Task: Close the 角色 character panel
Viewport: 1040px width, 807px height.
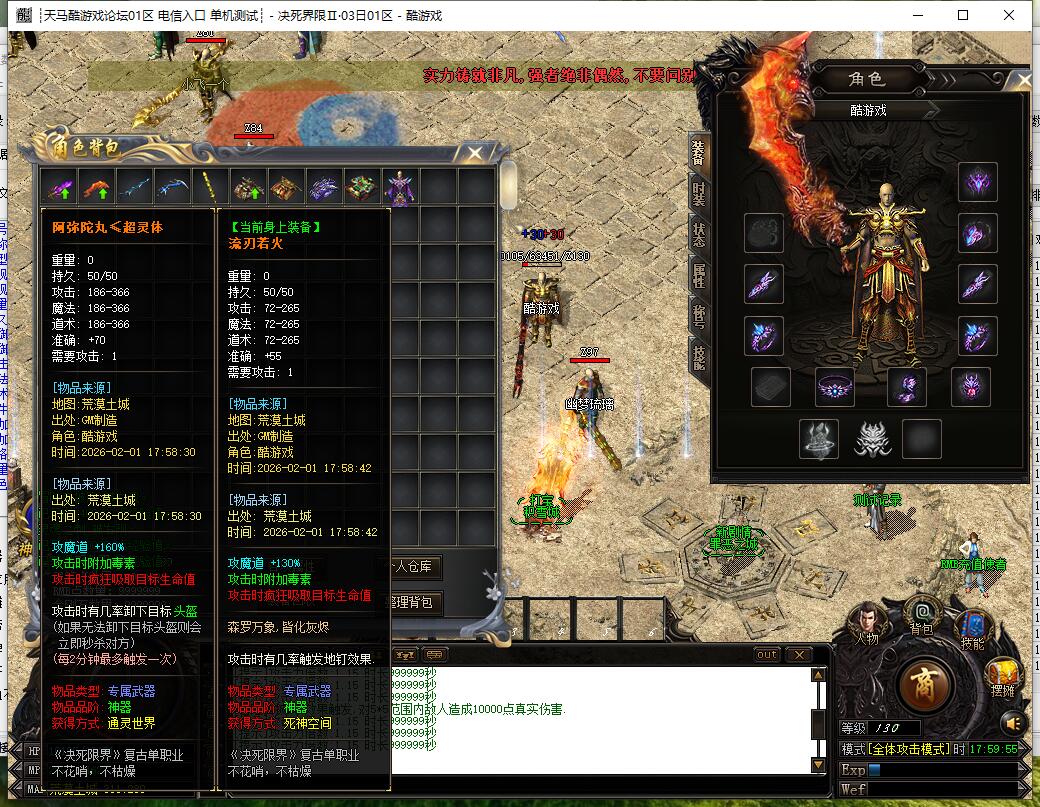Action: [x=1020, y=82]
